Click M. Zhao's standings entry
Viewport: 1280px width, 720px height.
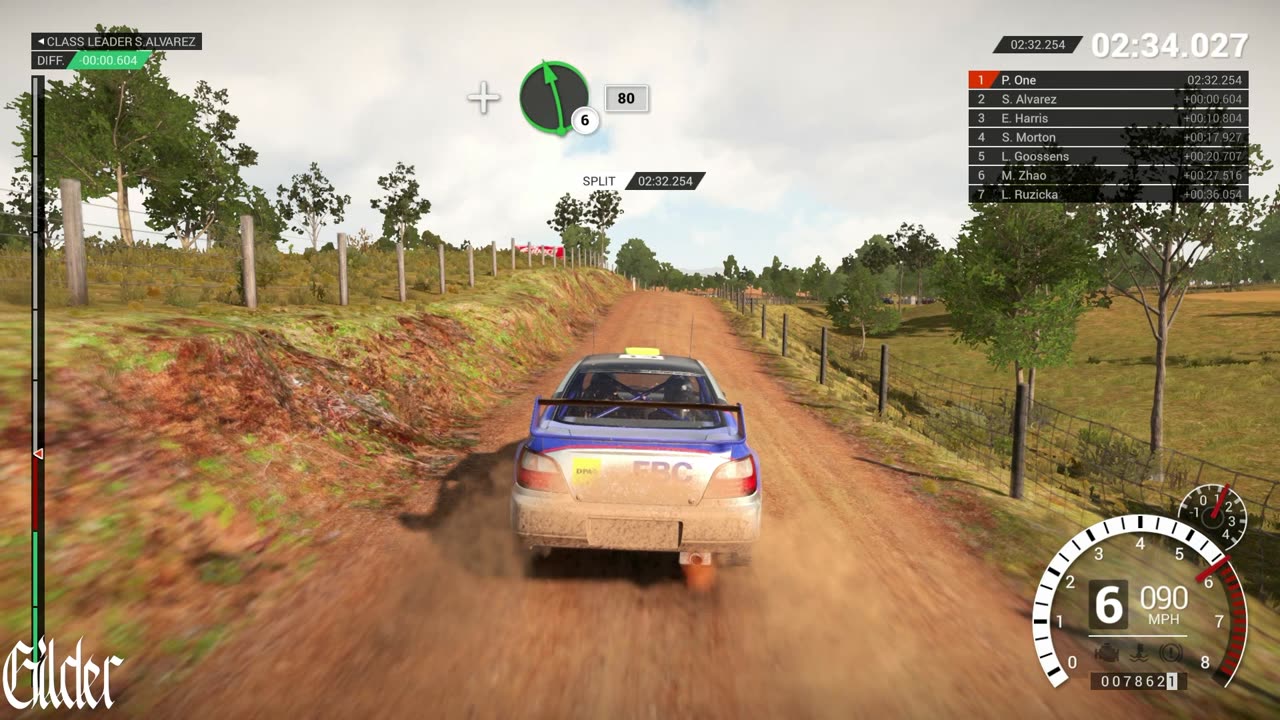[x=1108, y=175]
